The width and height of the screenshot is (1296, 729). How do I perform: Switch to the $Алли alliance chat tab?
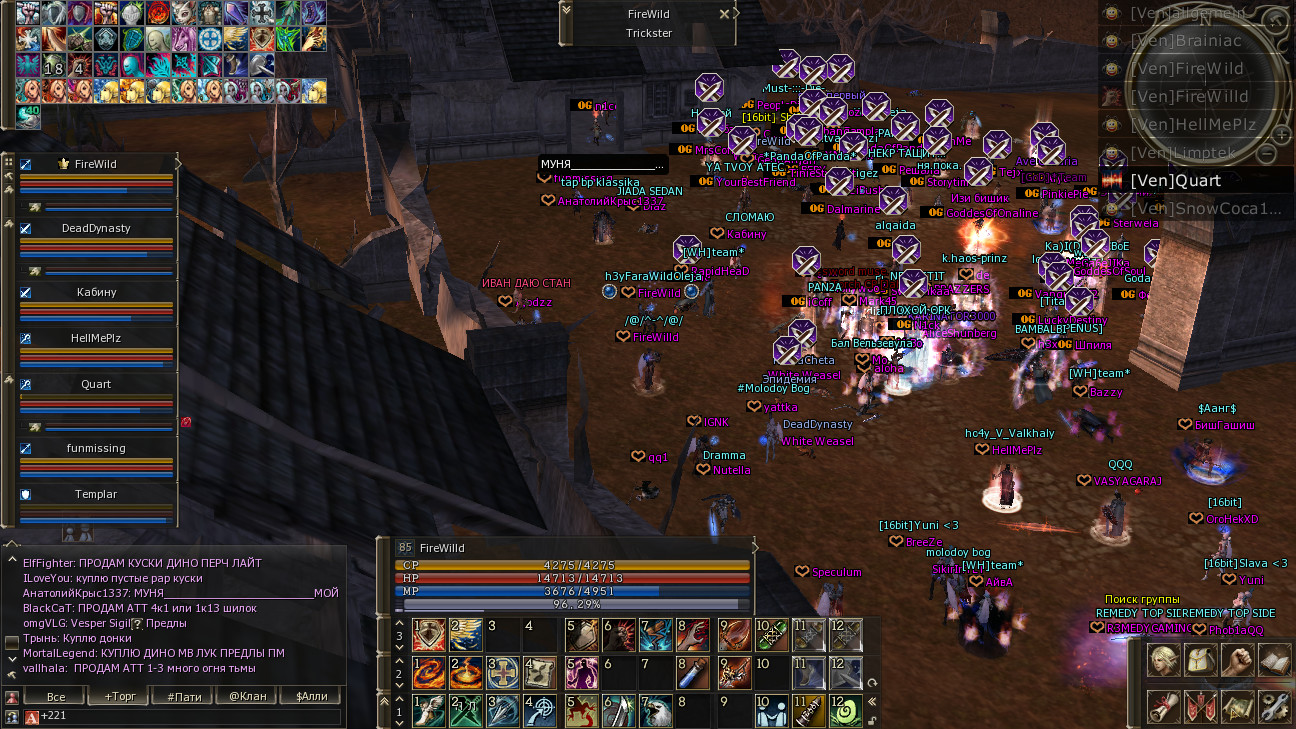click(310, 696)
